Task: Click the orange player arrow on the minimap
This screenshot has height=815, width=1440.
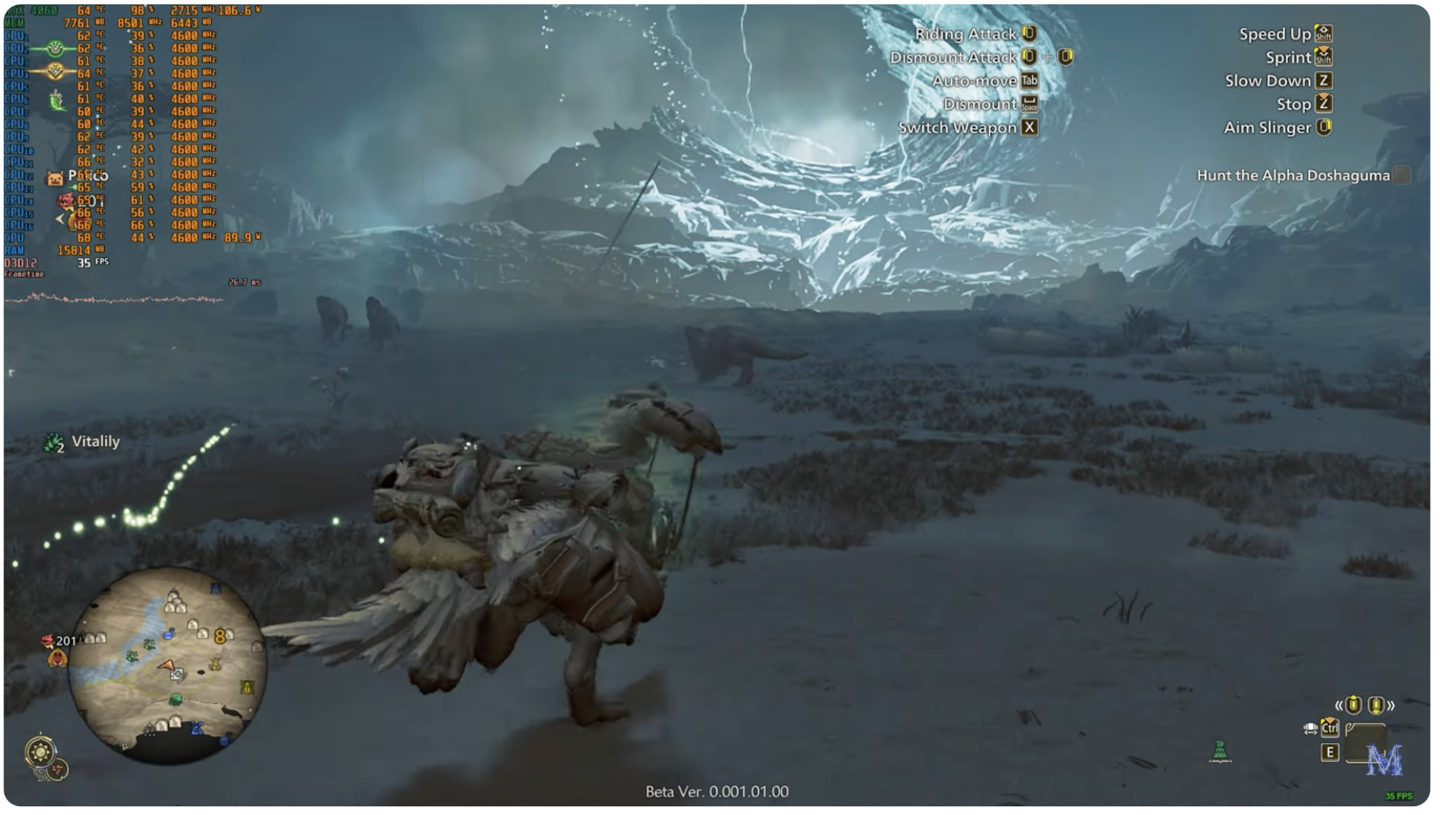Action: (x=166, y=664)
